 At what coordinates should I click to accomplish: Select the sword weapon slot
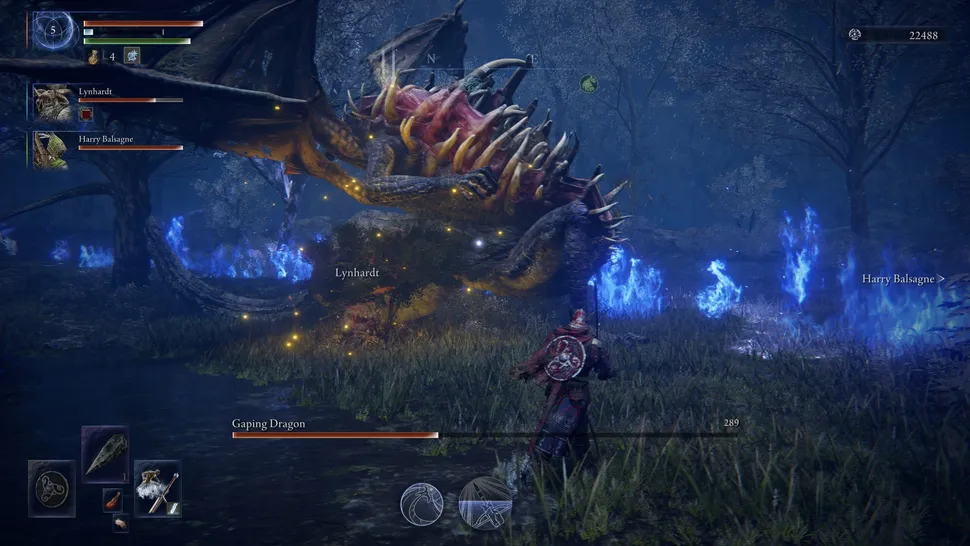tap(157, 488)
